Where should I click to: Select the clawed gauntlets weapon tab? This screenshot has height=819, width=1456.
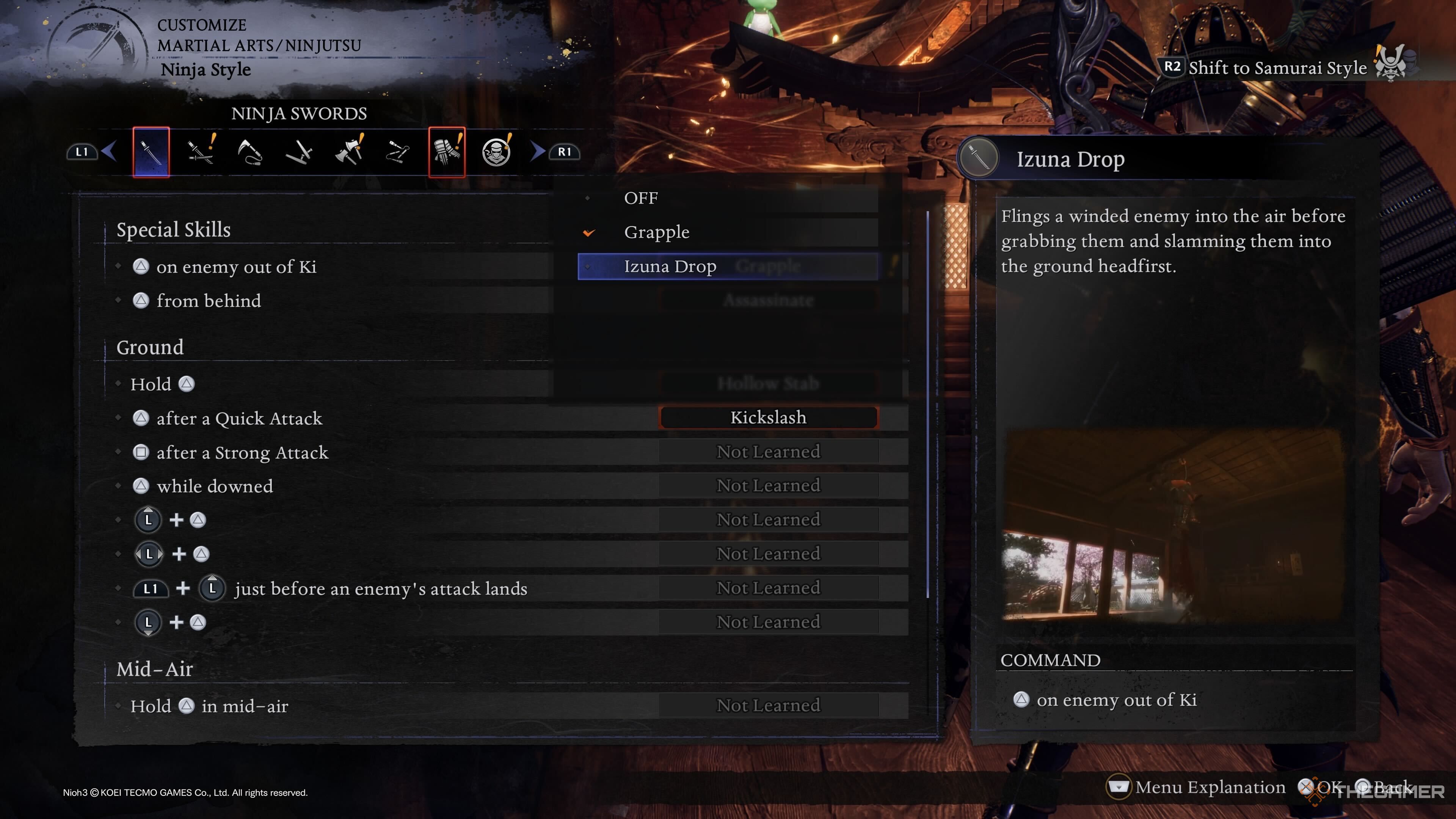447,152
